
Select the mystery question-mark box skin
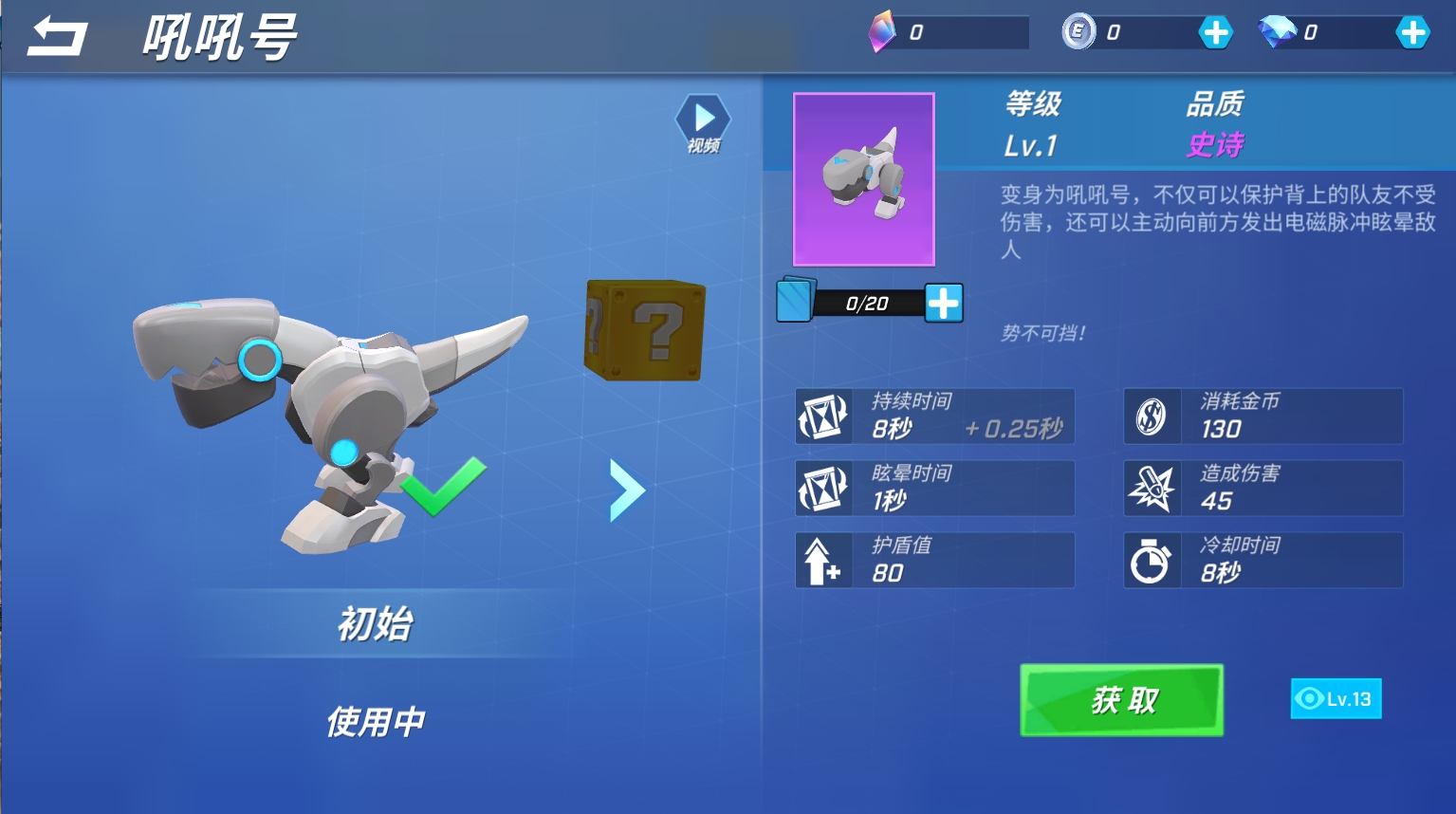(x=645, y=329)
